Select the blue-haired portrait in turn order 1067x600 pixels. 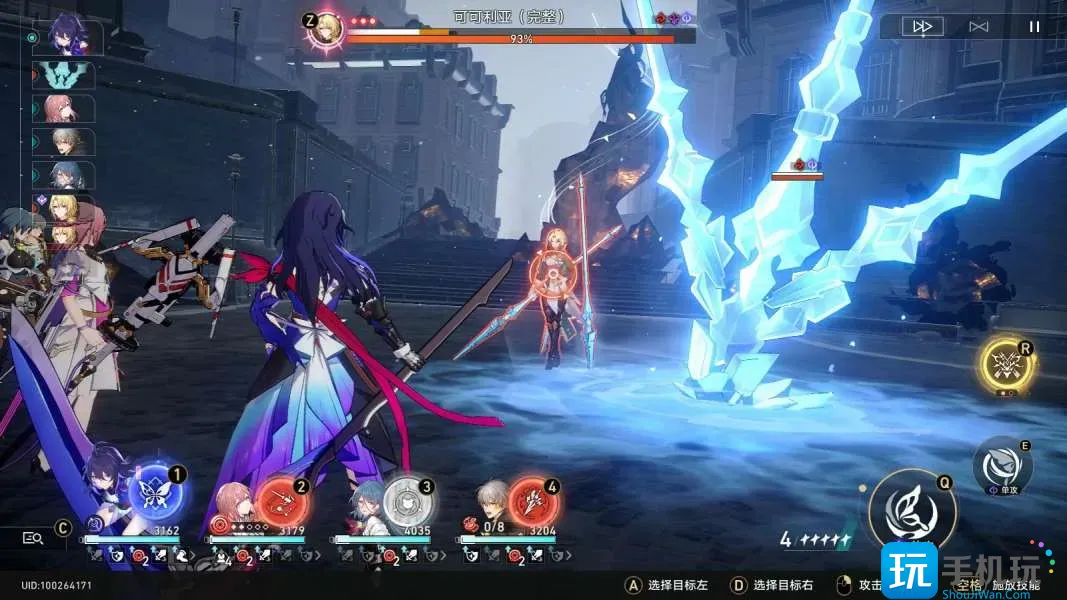68,176
